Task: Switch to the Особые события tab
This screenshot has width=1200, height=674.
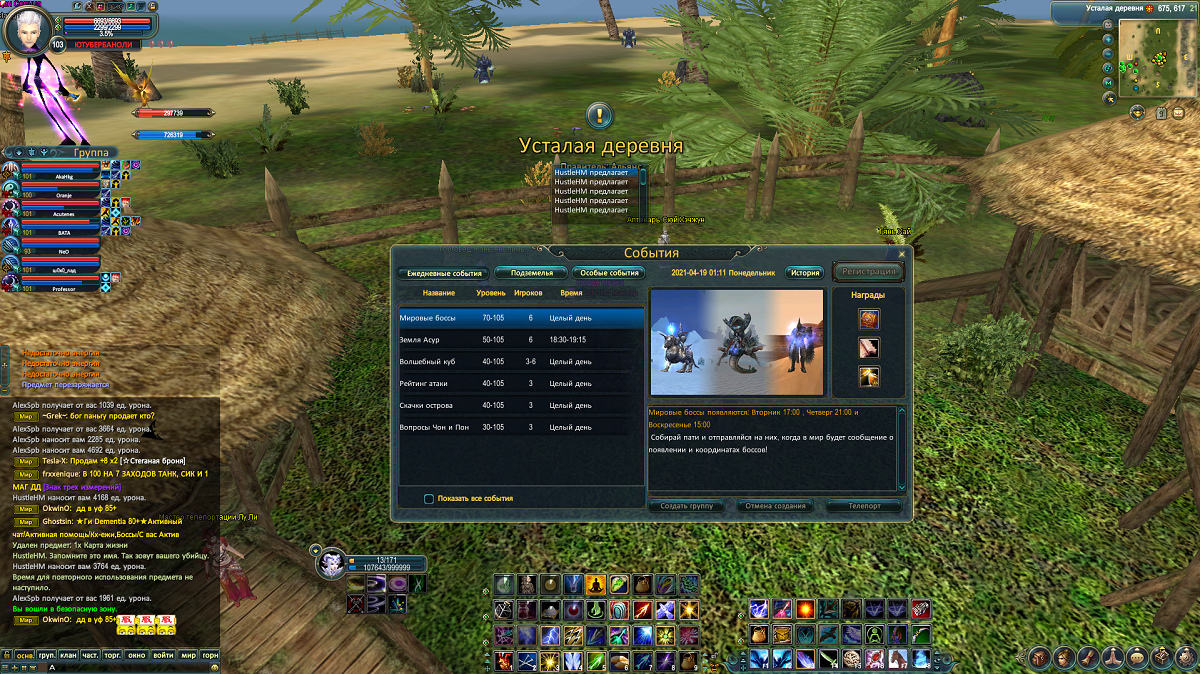Action: (608, 272)
